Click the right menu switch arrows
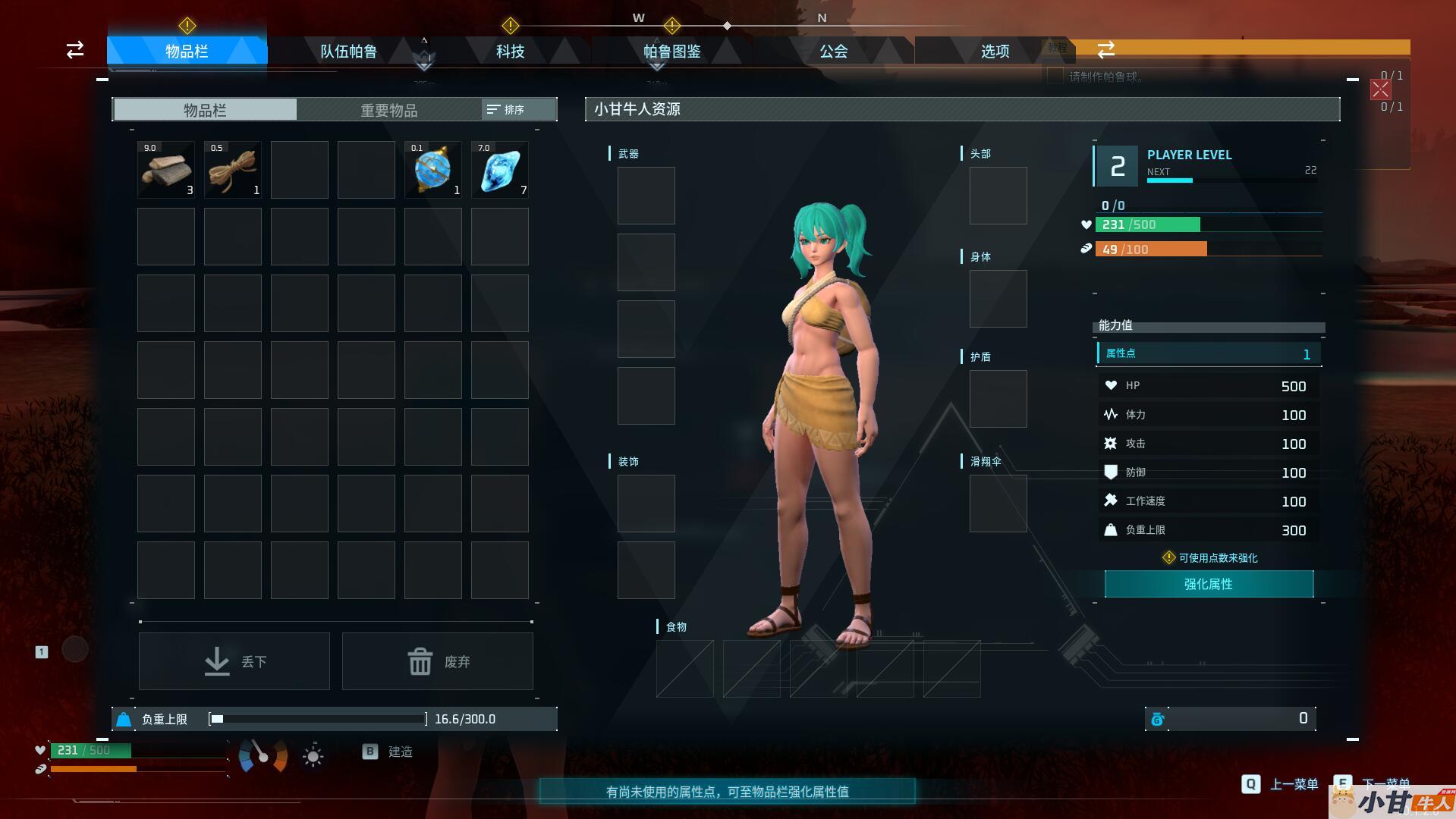Image resolution: width=1456 pixels, height=819 pixels. (1105, 50)
